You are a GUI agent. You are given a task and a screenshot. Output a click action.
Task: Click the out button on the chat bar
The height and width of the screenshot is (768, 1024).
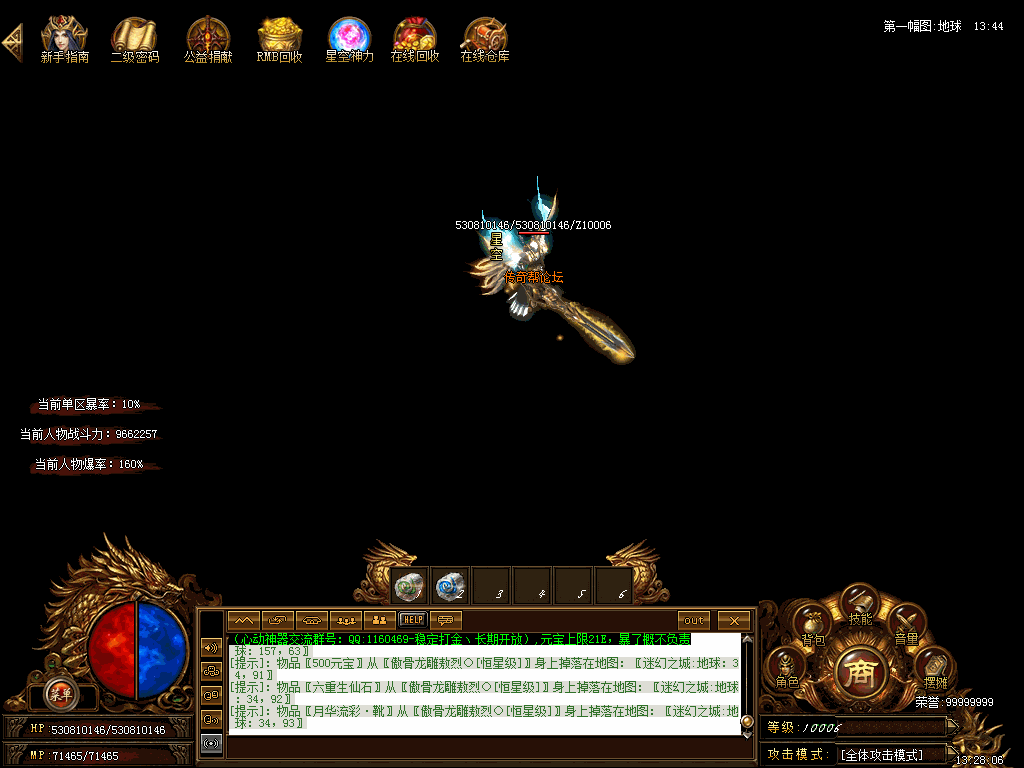click(x=694, y=620)
